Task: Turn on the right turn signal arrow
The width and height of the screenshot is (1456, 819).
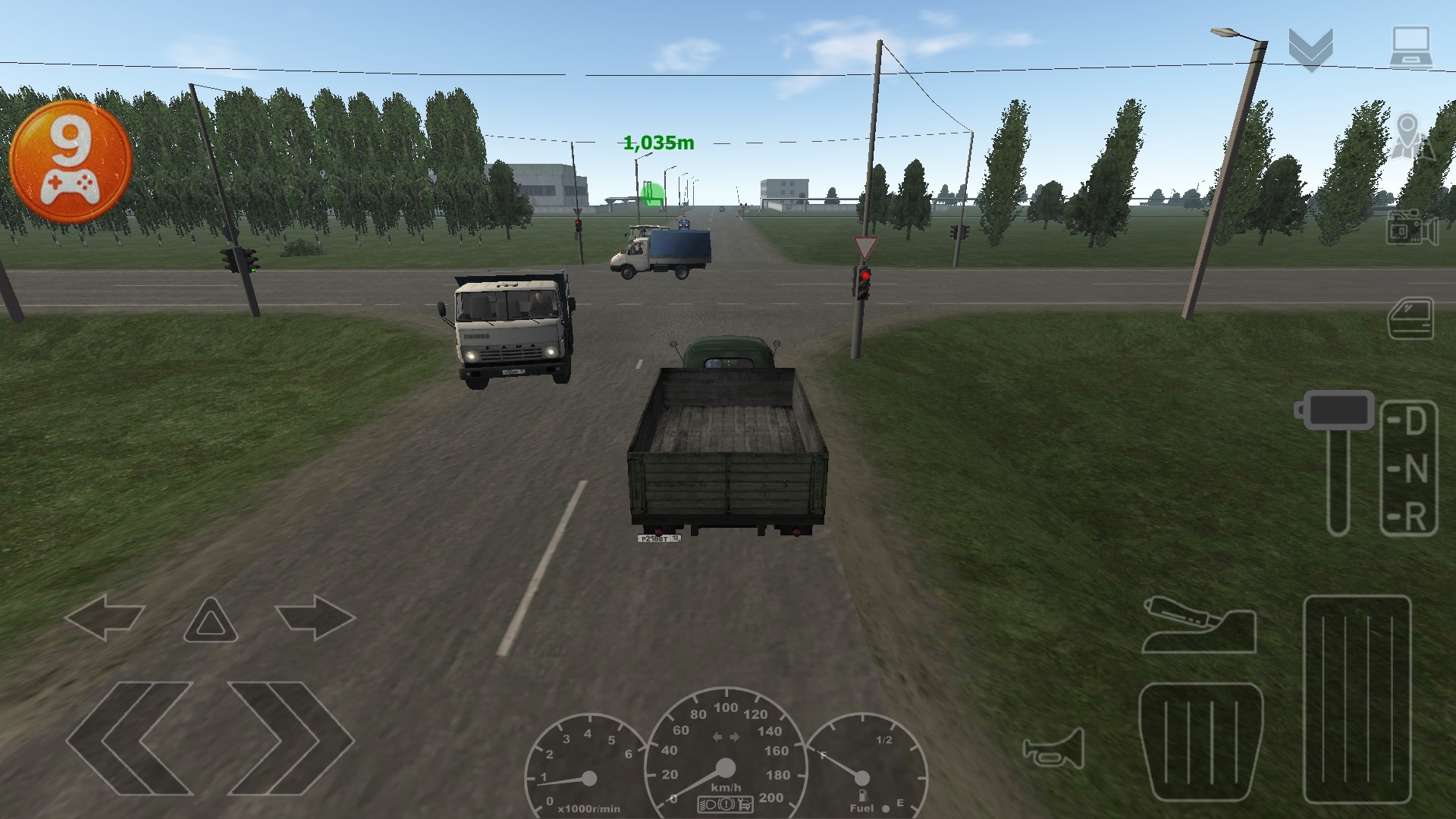Action: 315,617
